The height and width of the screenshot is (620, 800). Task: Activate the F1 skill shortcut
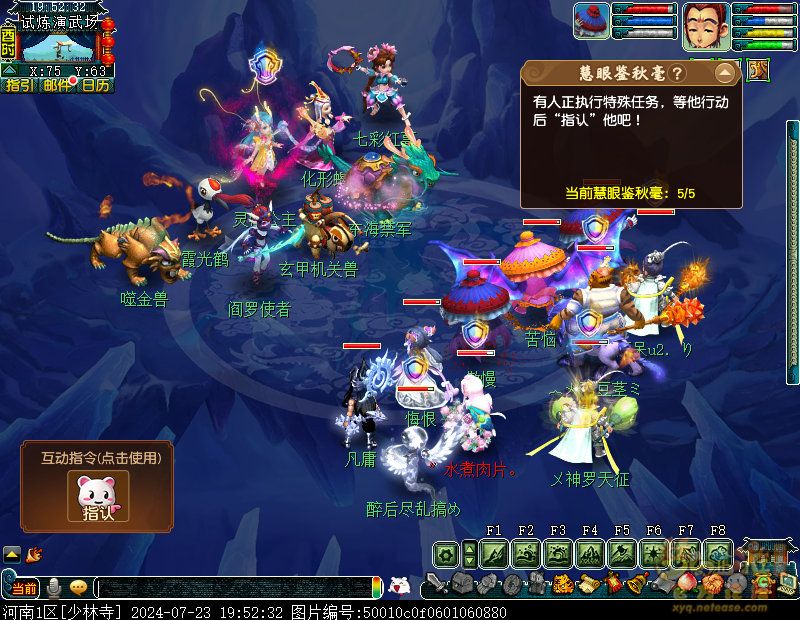point(494,553)
